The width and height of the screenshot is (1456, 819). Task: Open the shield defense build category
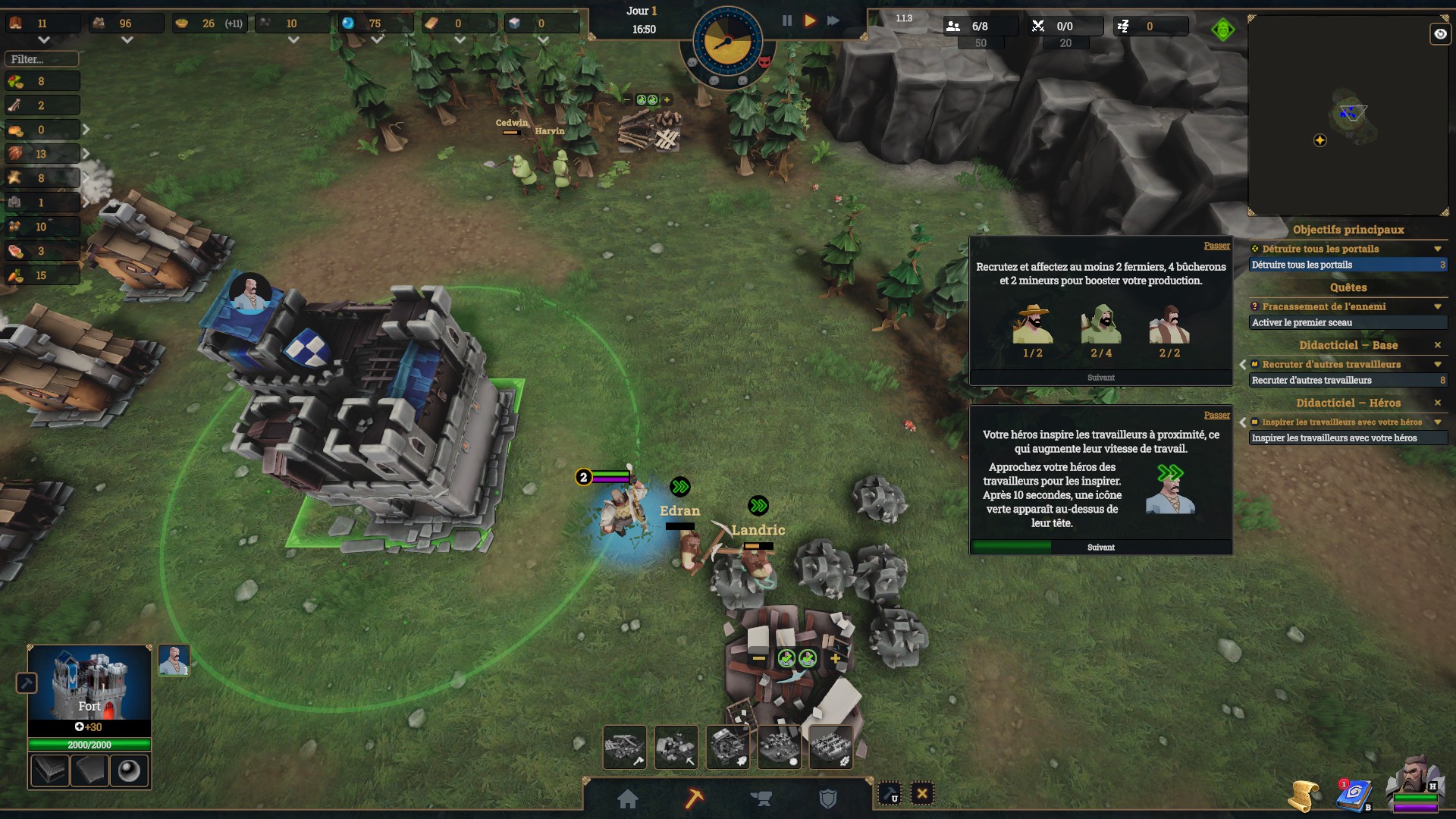pyautogui.click(x=828, y=799)
